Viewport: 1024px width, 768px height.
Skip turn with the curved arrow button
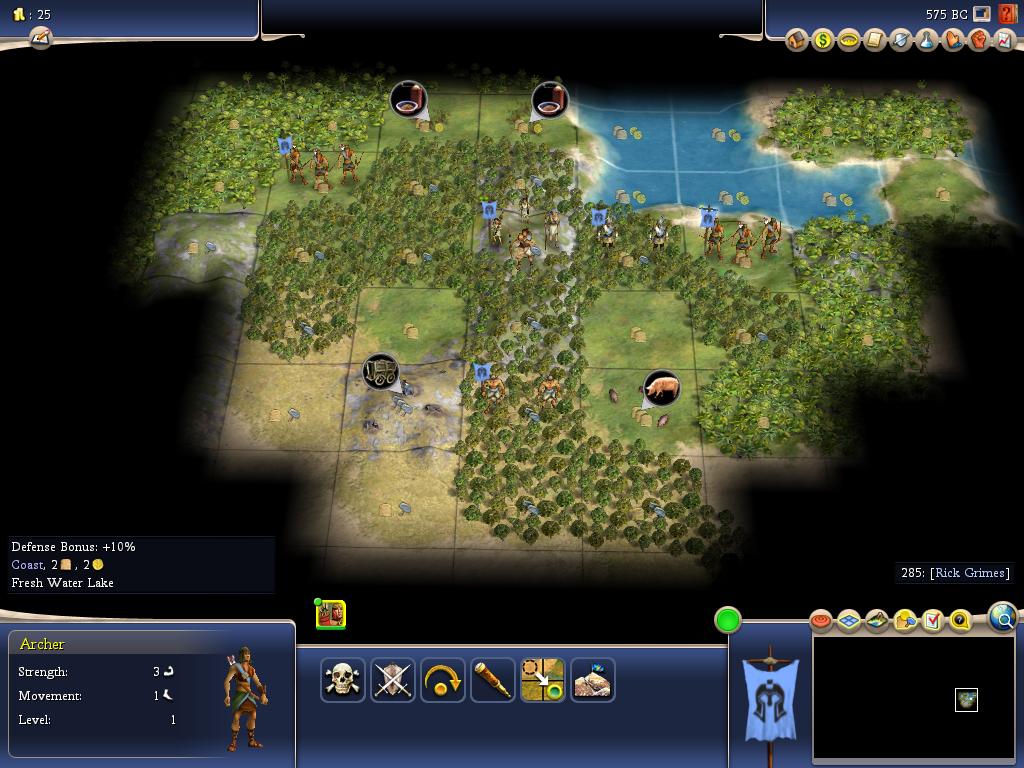point(443,680)
